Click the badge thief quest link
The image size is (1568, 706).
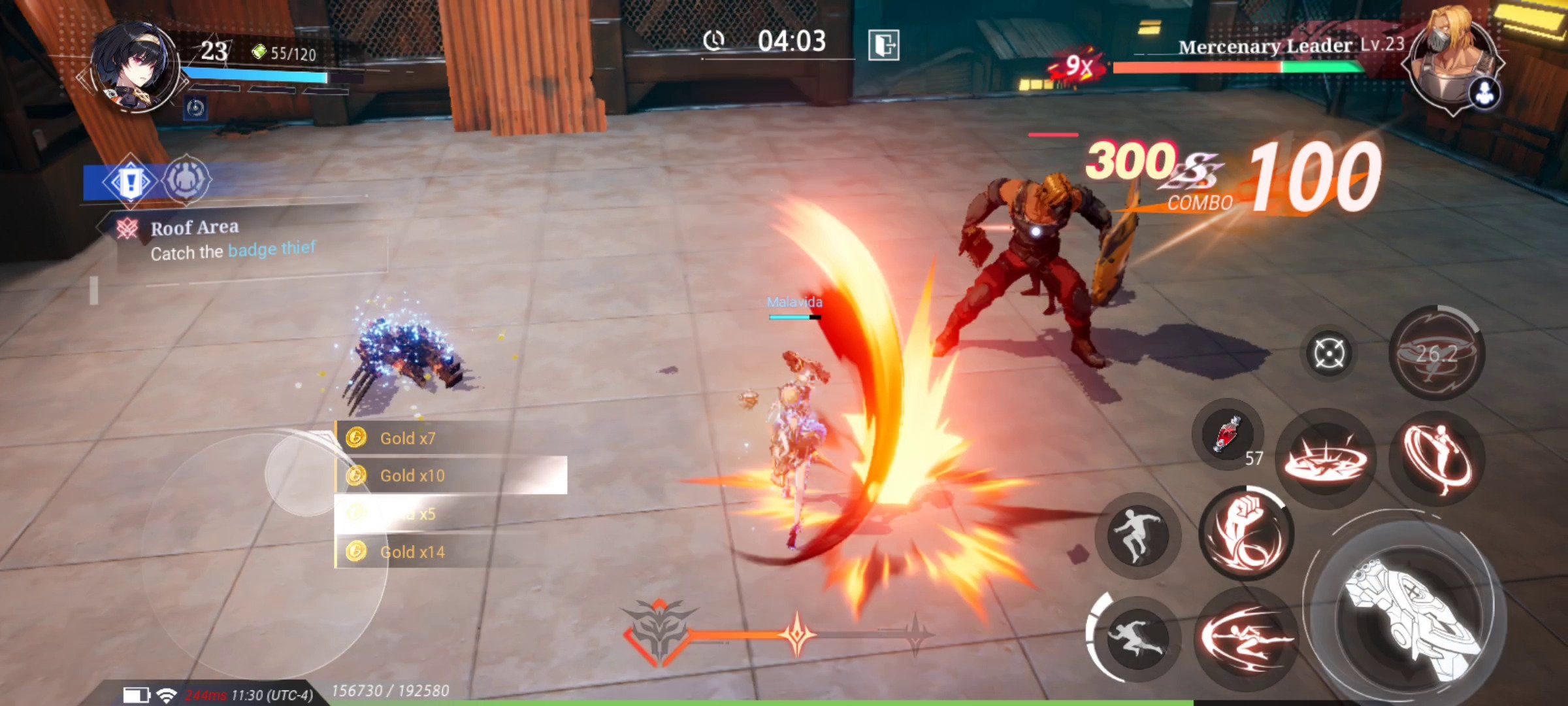coord(271,250)
